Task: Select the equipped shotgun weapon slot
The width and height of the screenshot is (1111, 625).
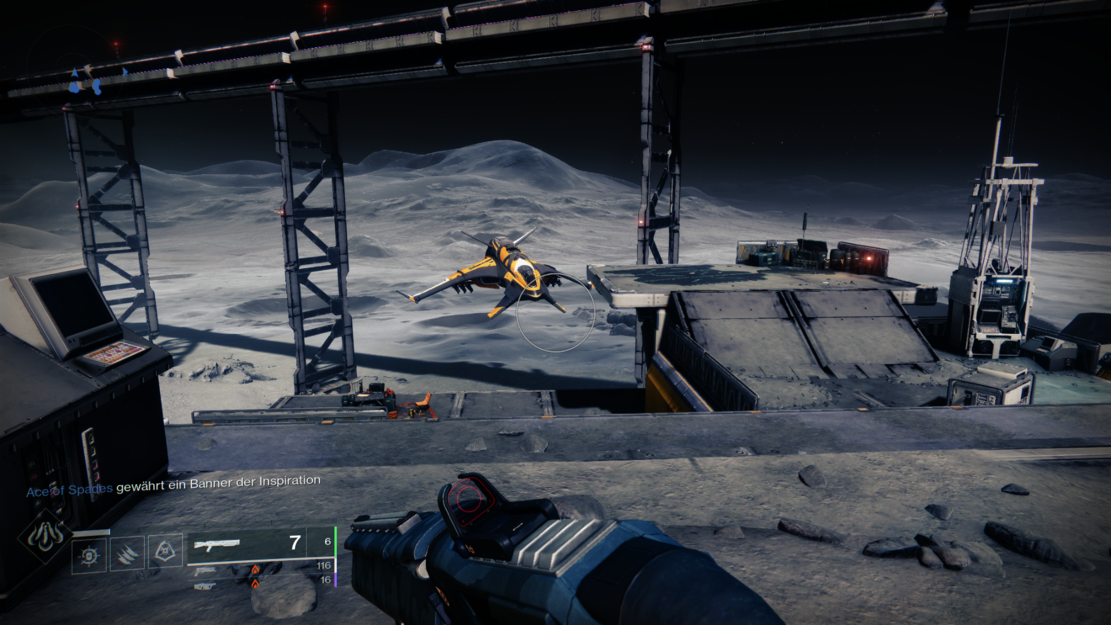Action: [x=259, y=543]
